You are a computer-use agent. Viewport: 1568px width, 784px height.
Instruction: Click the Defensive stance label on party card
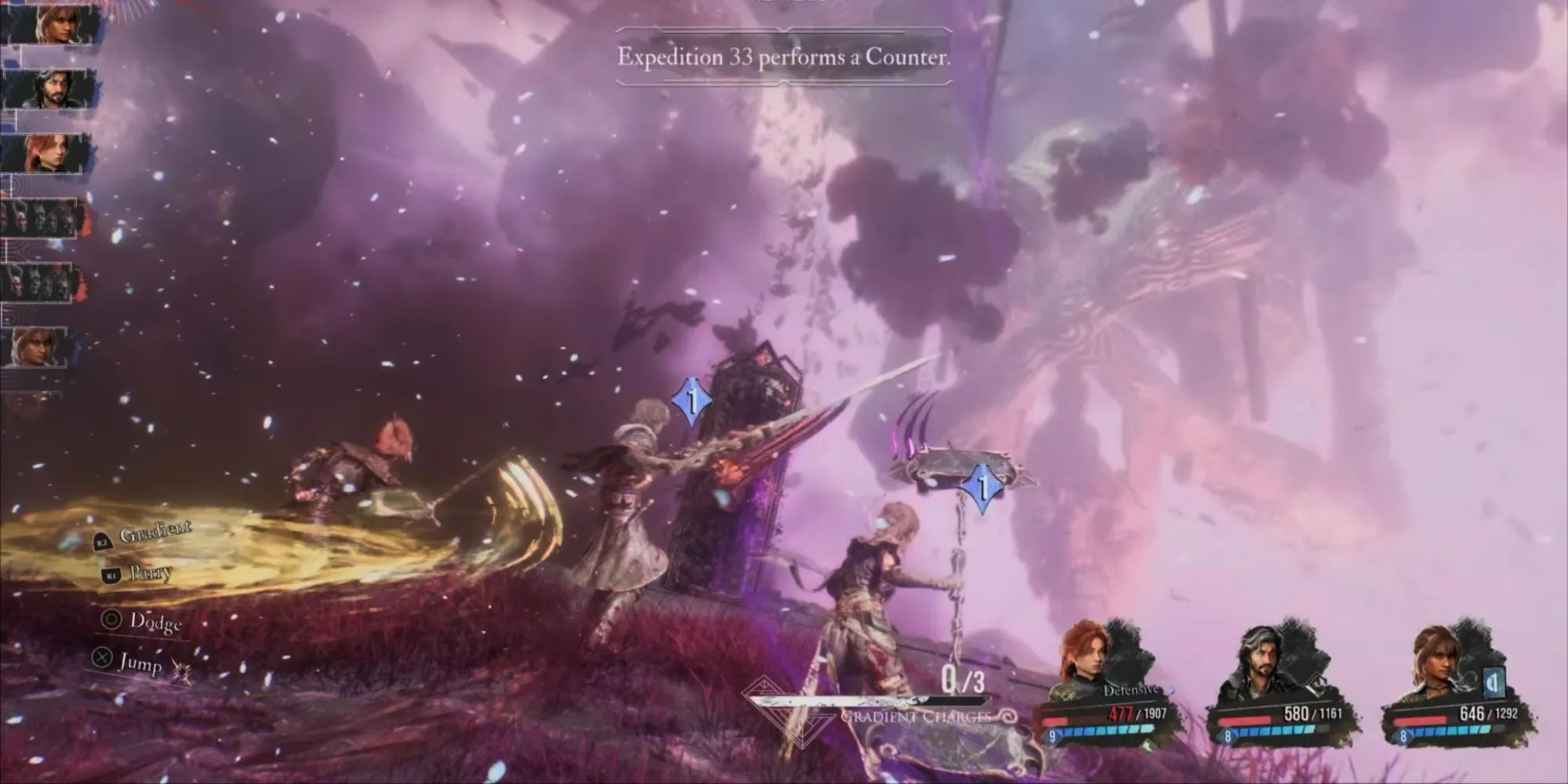1131,691
